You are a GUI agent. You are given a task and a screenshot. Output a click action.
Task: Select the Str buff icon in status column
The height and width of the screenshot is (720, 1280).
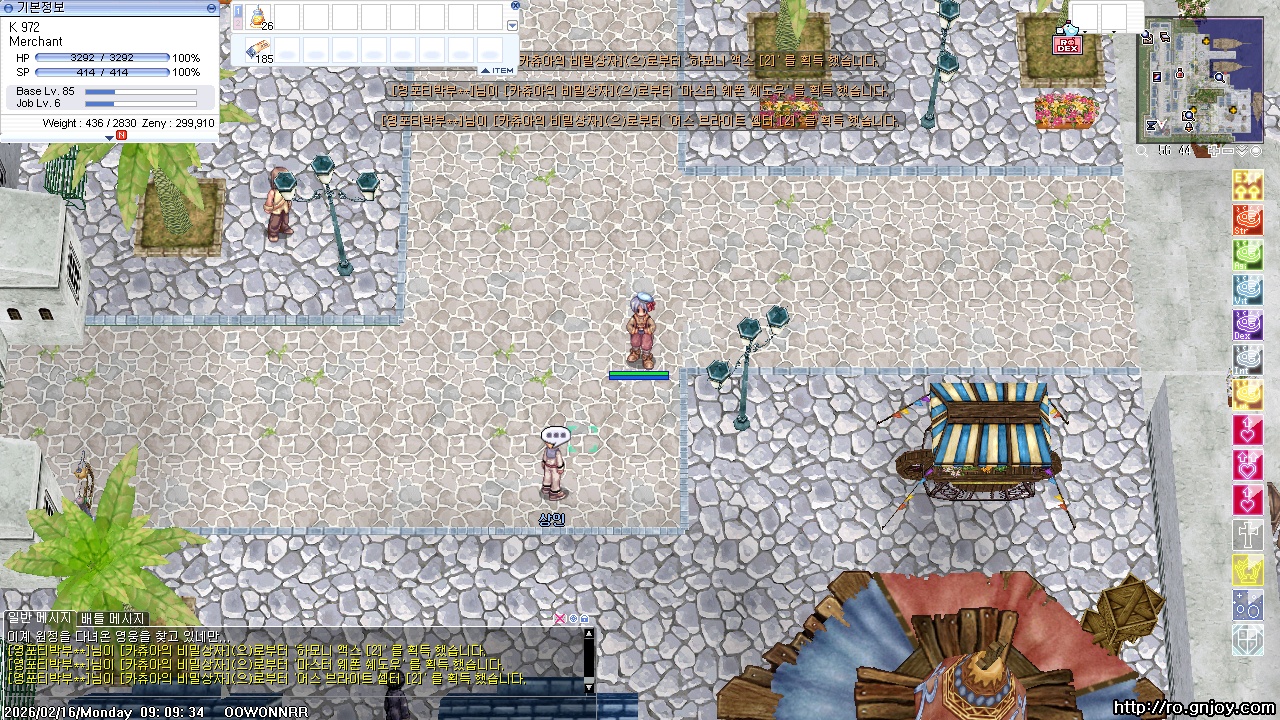click(x=1247, y=220)
